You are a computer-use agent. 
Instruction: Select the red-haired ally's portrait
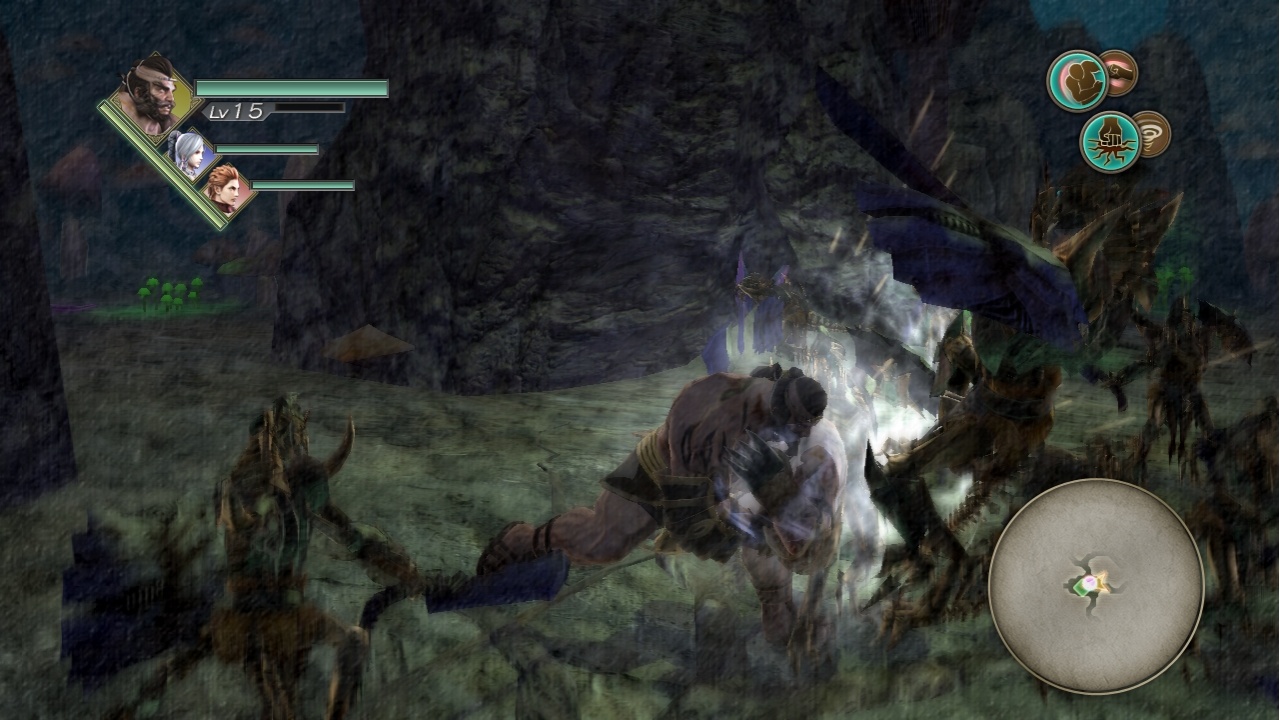(x=226, y=186)
